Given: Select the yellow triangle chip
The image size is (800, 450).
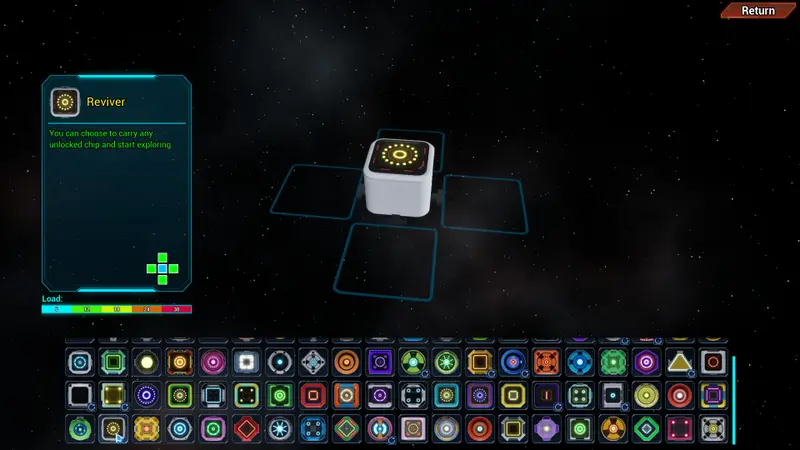Looking at the screenshot, I should [680, 362].
